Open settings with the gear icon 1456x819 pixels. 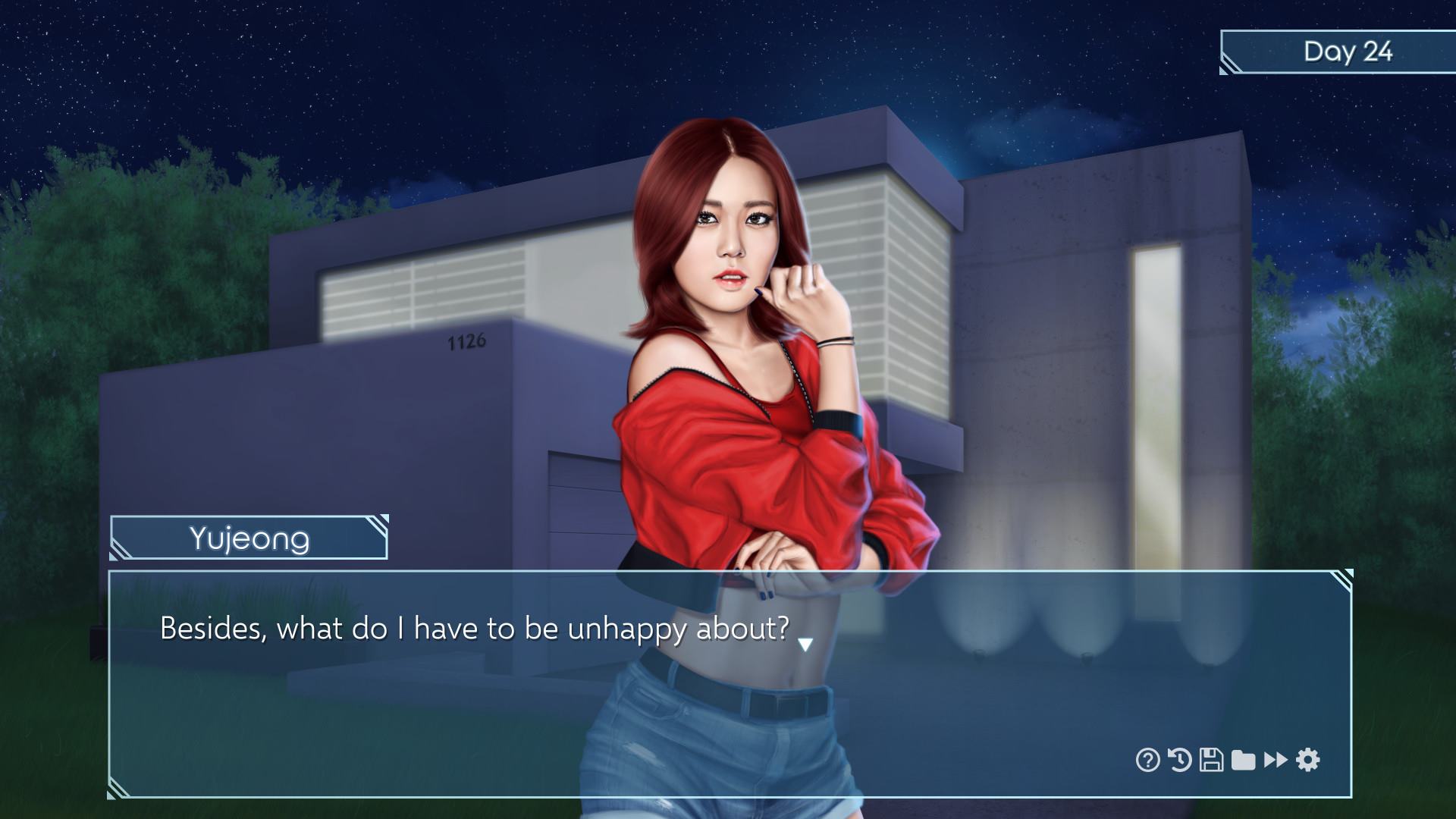pyautogui.click(x=1308, y=759)
